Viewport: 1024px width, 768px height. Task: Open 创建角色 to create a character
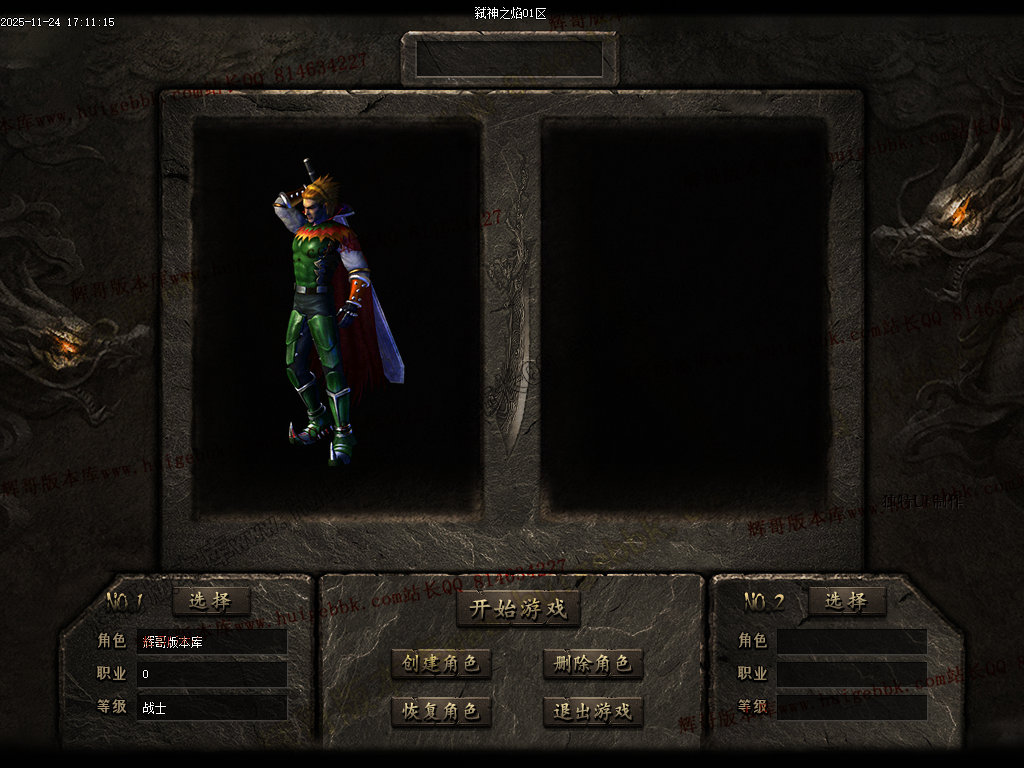(441, 663)
